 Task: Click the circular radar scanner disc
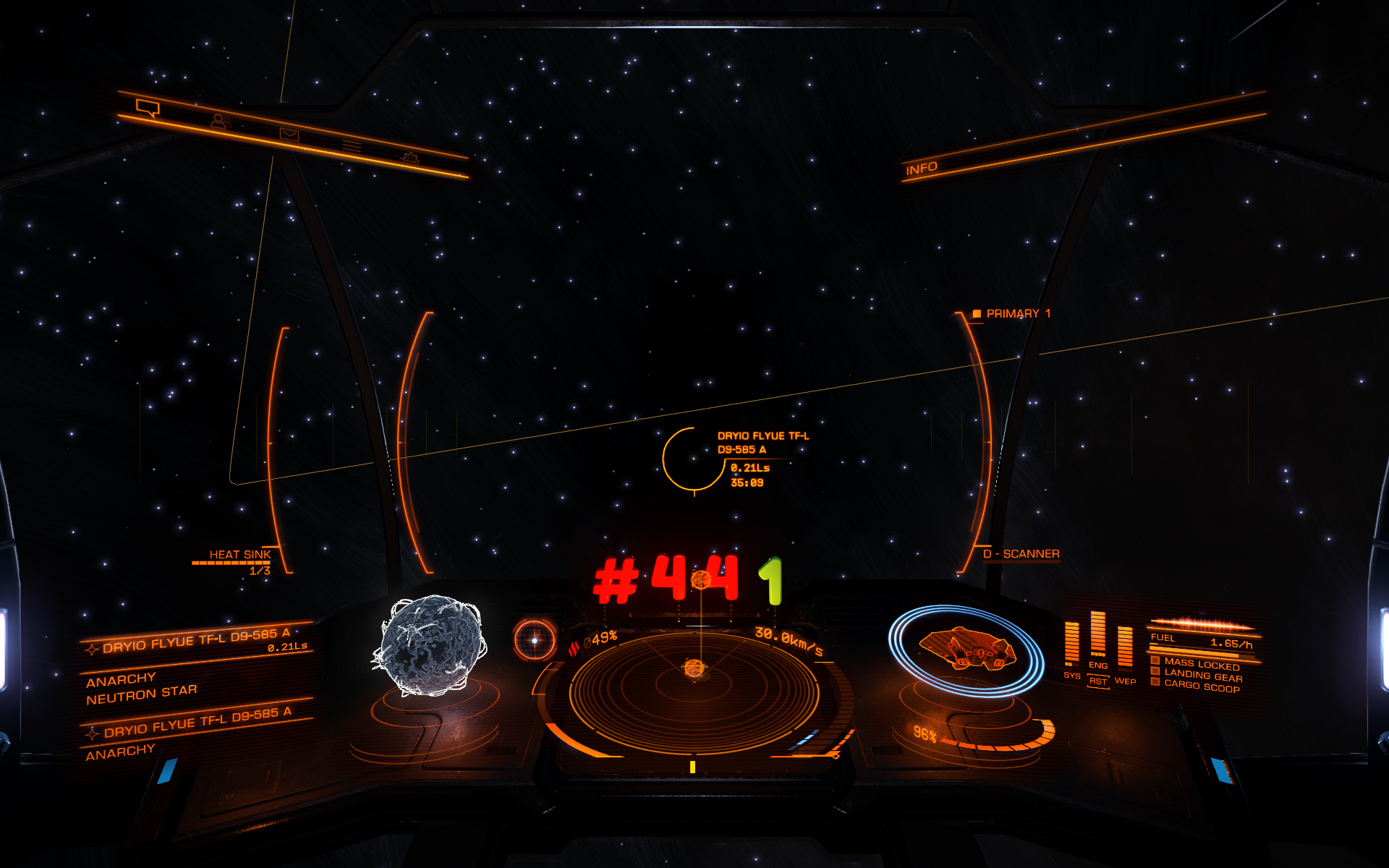point(694,687)
